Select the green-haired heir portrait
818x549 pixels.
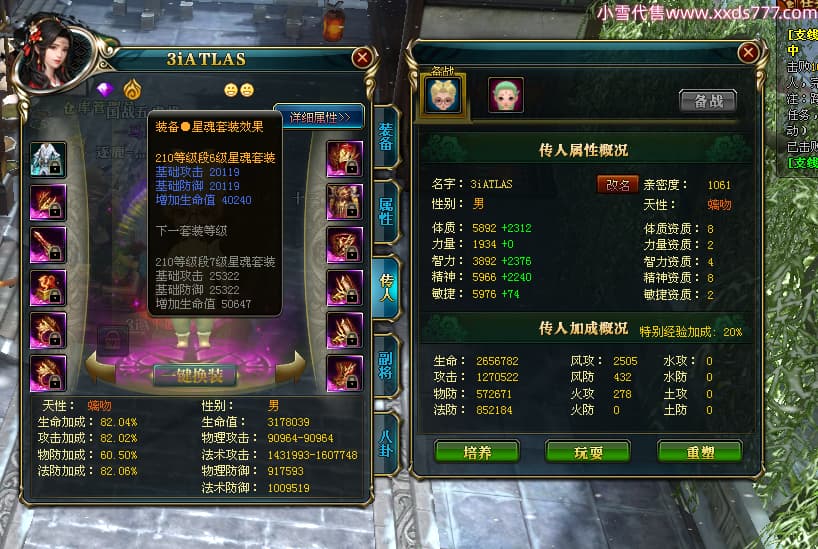coord(506,95)
